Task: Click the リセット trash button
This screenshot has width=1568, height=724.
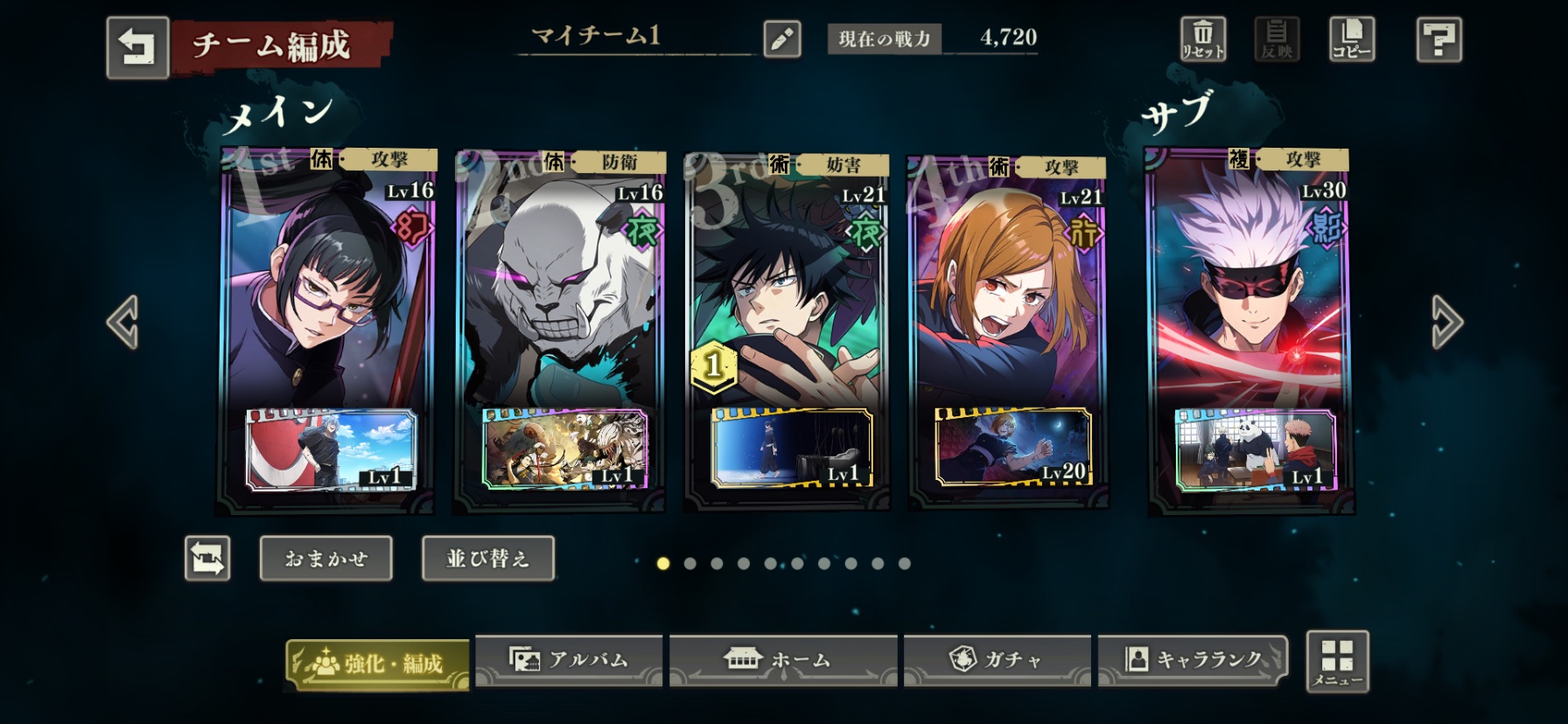Action: point(1203,39)
